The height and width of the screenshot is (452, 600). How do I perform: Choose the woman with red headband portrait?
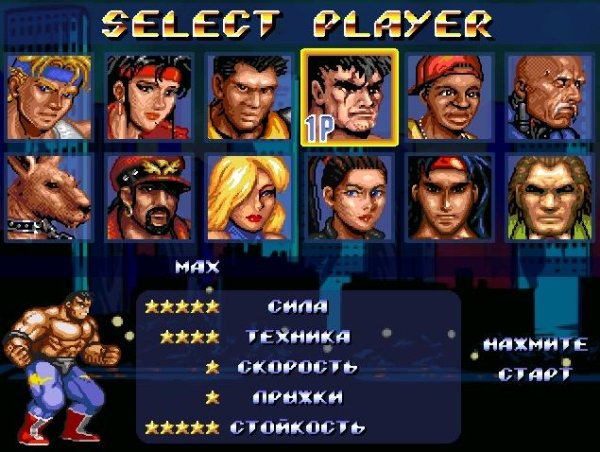[149, 97]
